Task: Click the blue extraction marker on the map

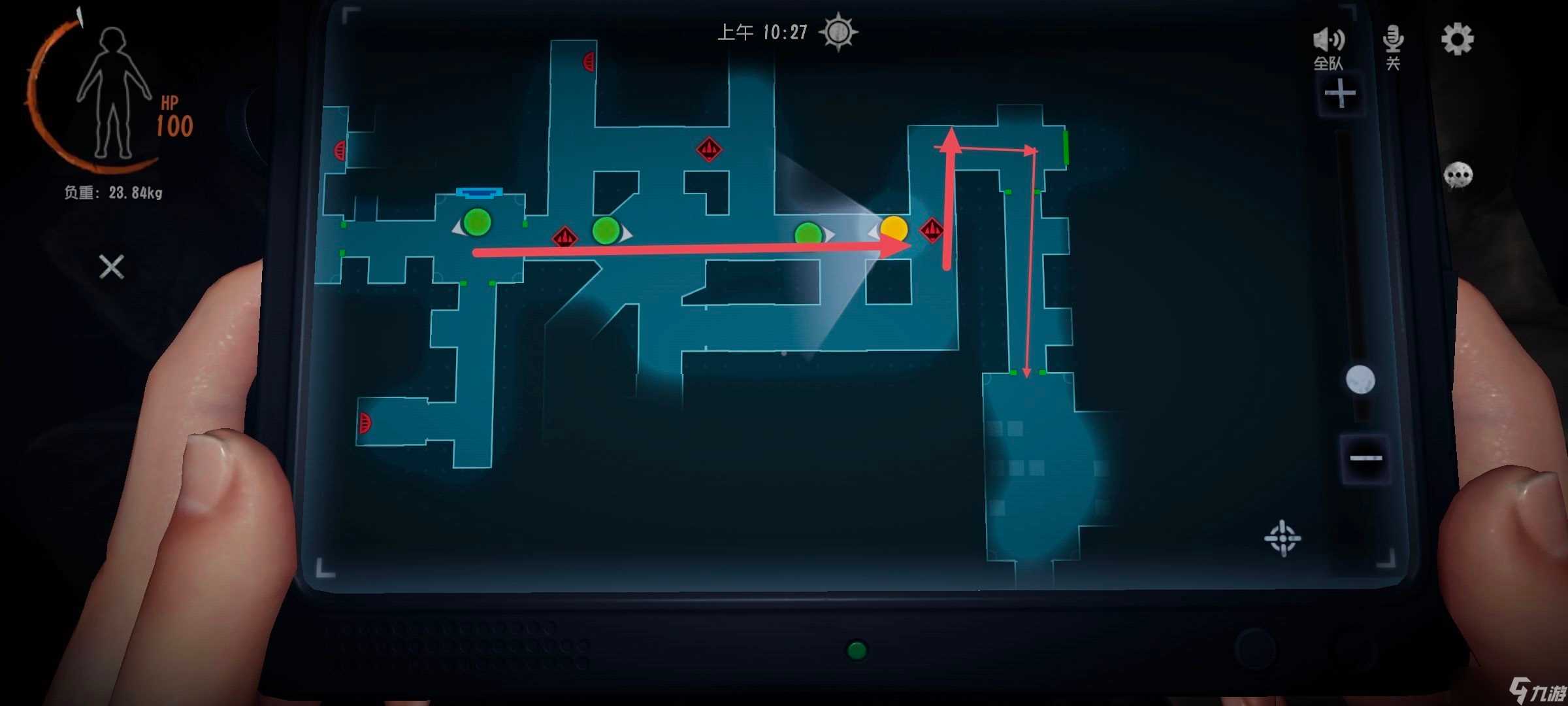Action: [479, 192]
